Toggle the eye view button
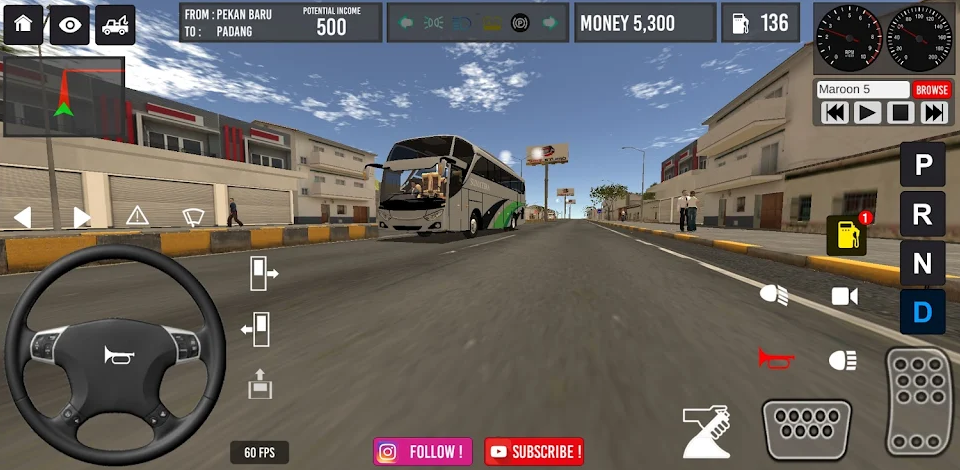 click(x=69, y=25)
